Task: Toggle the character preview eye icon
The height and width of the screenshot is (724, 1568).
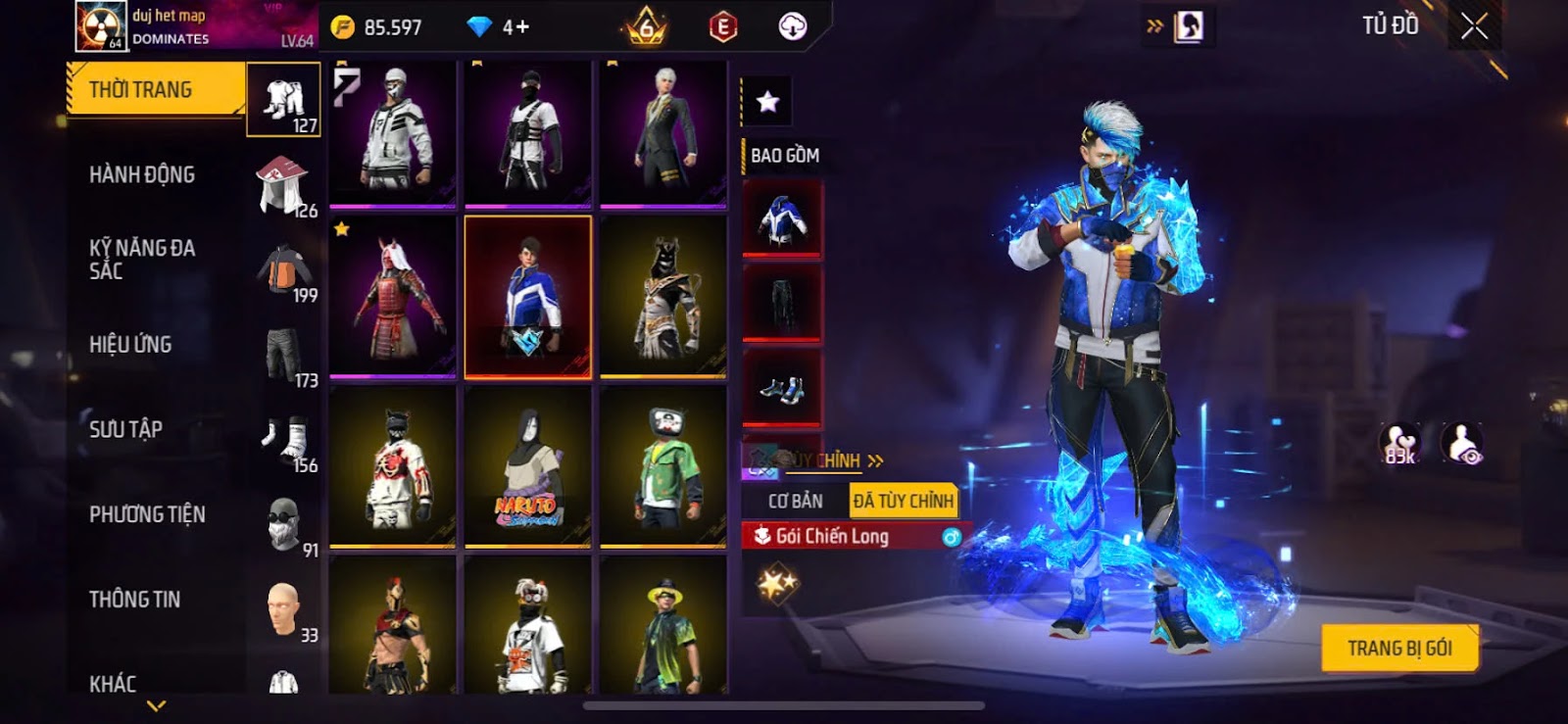Action: (x=1462, y=444)
